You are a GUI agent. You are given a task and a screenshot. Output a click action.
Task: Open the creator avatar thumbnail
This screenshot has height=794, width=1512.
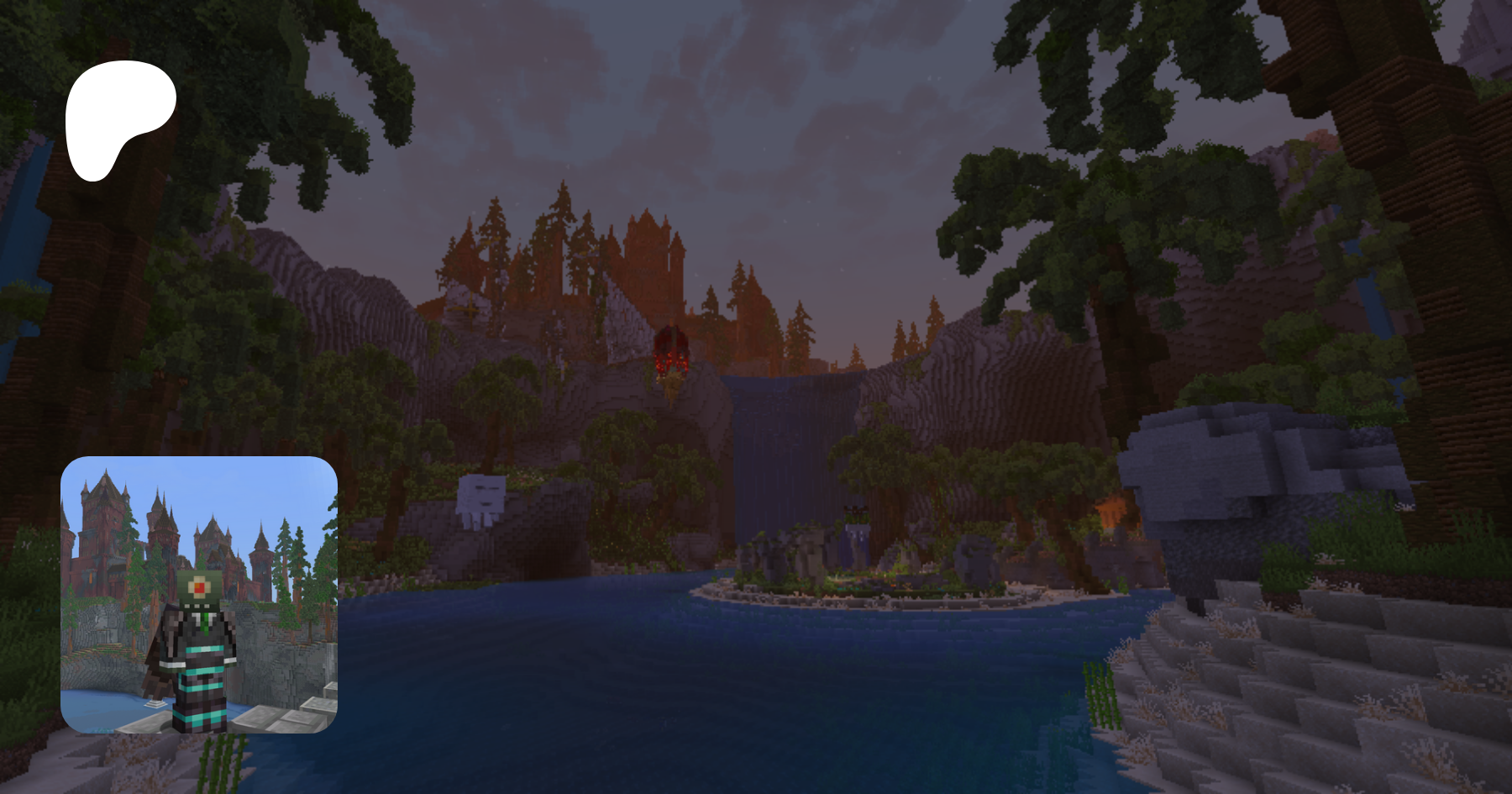coord(199,595)
